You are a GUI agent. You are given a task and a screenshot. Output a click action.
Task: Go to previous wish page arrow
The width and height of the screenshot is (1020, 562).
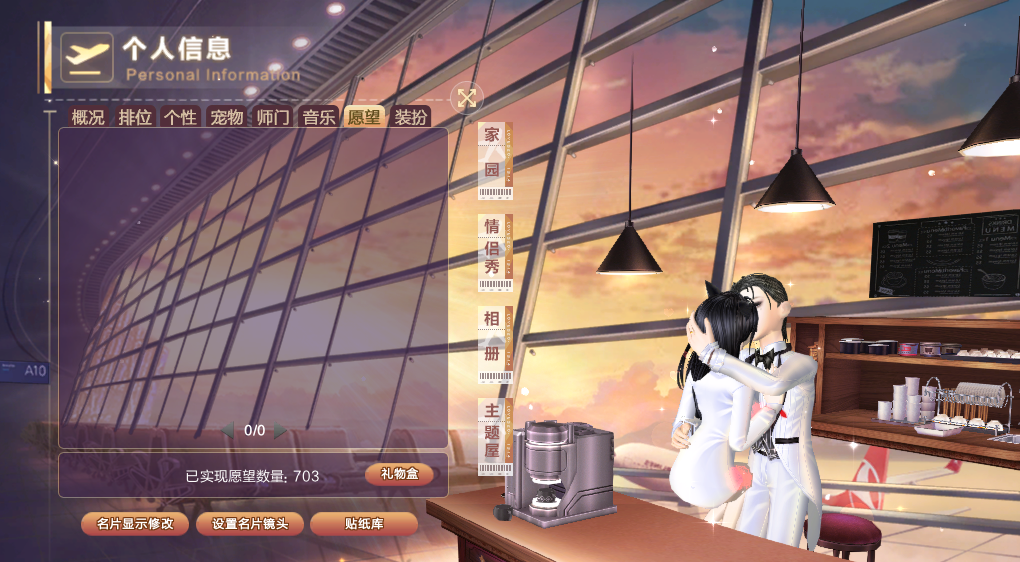pyautogui.click(x=228, y=430)
